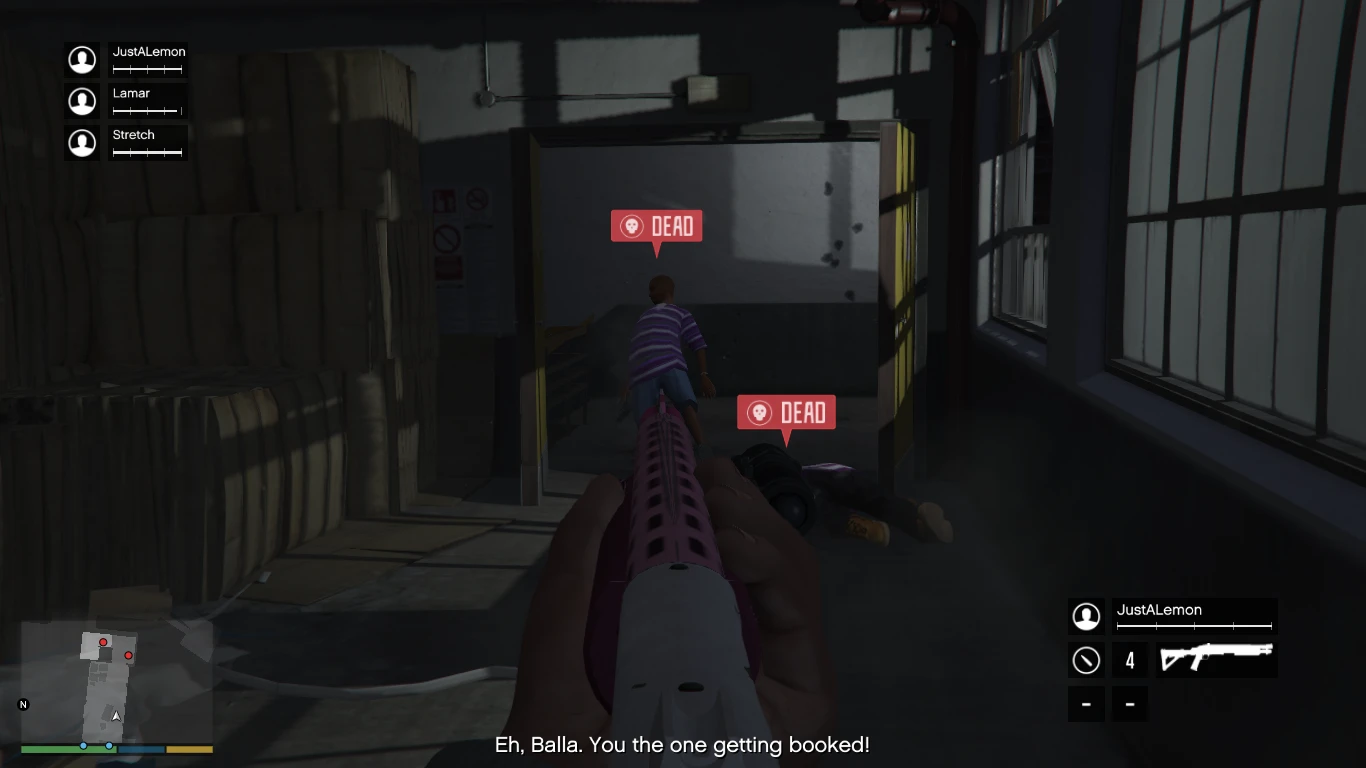Click the skull icon on the lower DEAD marker
The image size is (1366, 768).
pyautogui.click(x=759, y=412)
